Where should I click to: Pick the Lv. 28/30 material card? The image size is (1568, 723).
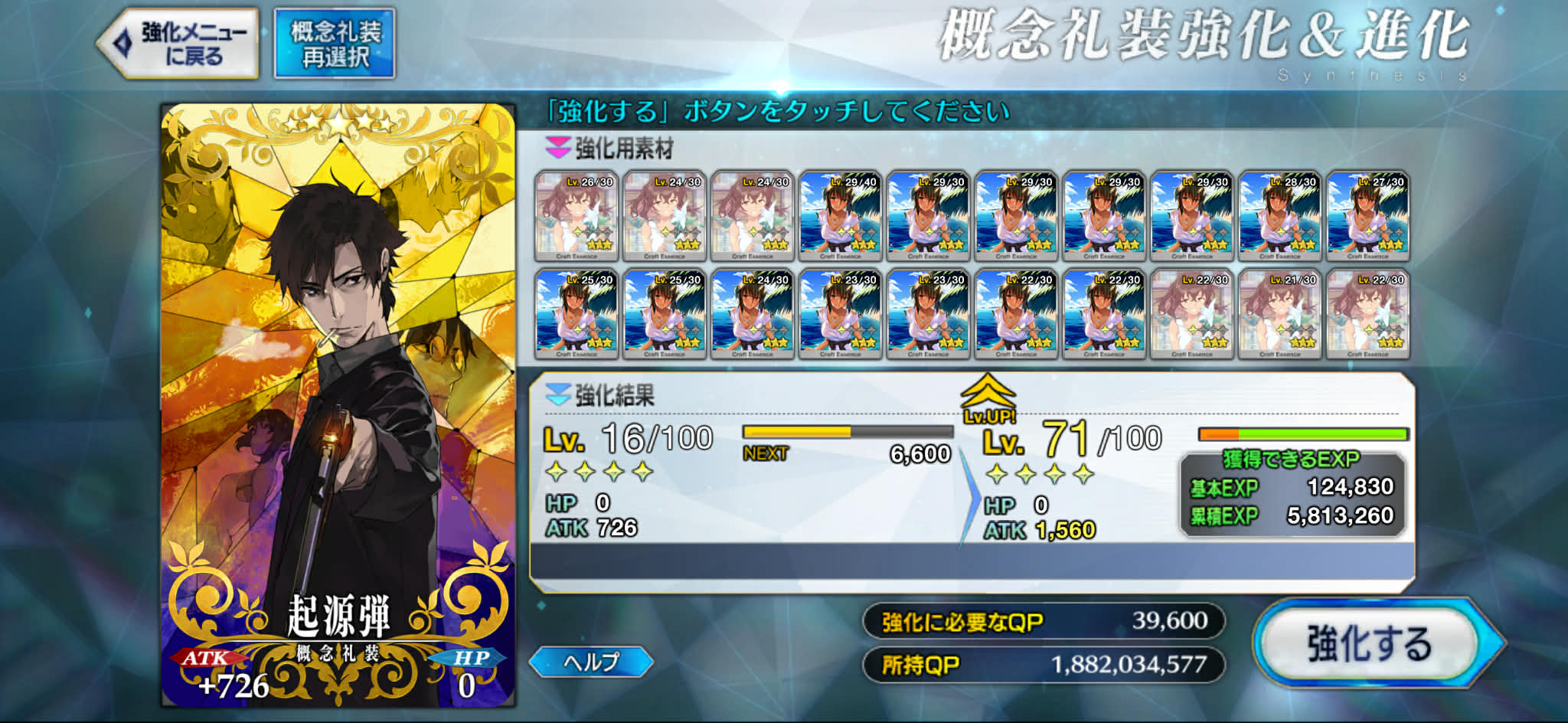tap(1280, 217)
